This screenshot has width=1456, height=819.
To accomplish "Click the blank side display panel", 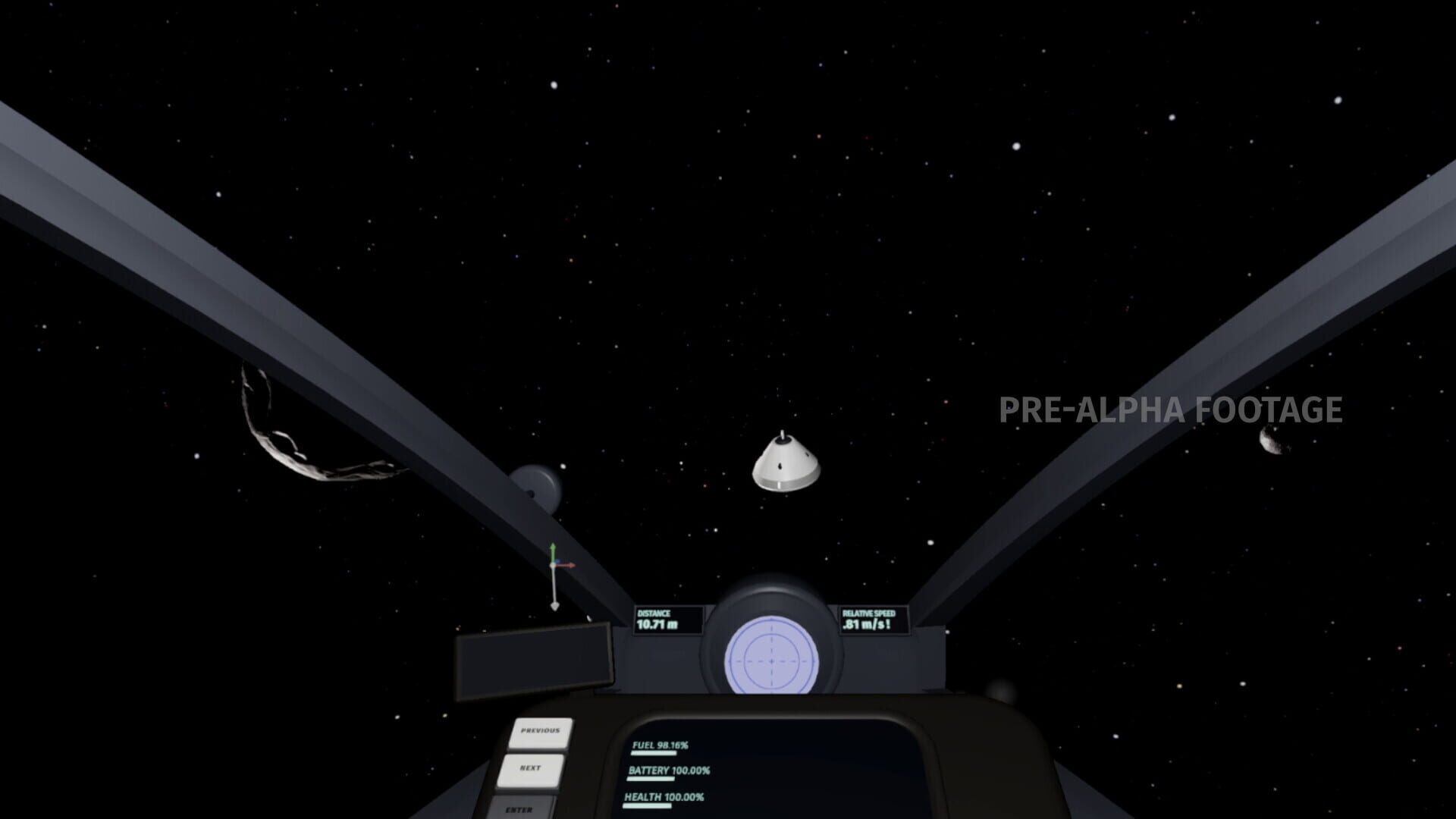I will coord(535,664).
